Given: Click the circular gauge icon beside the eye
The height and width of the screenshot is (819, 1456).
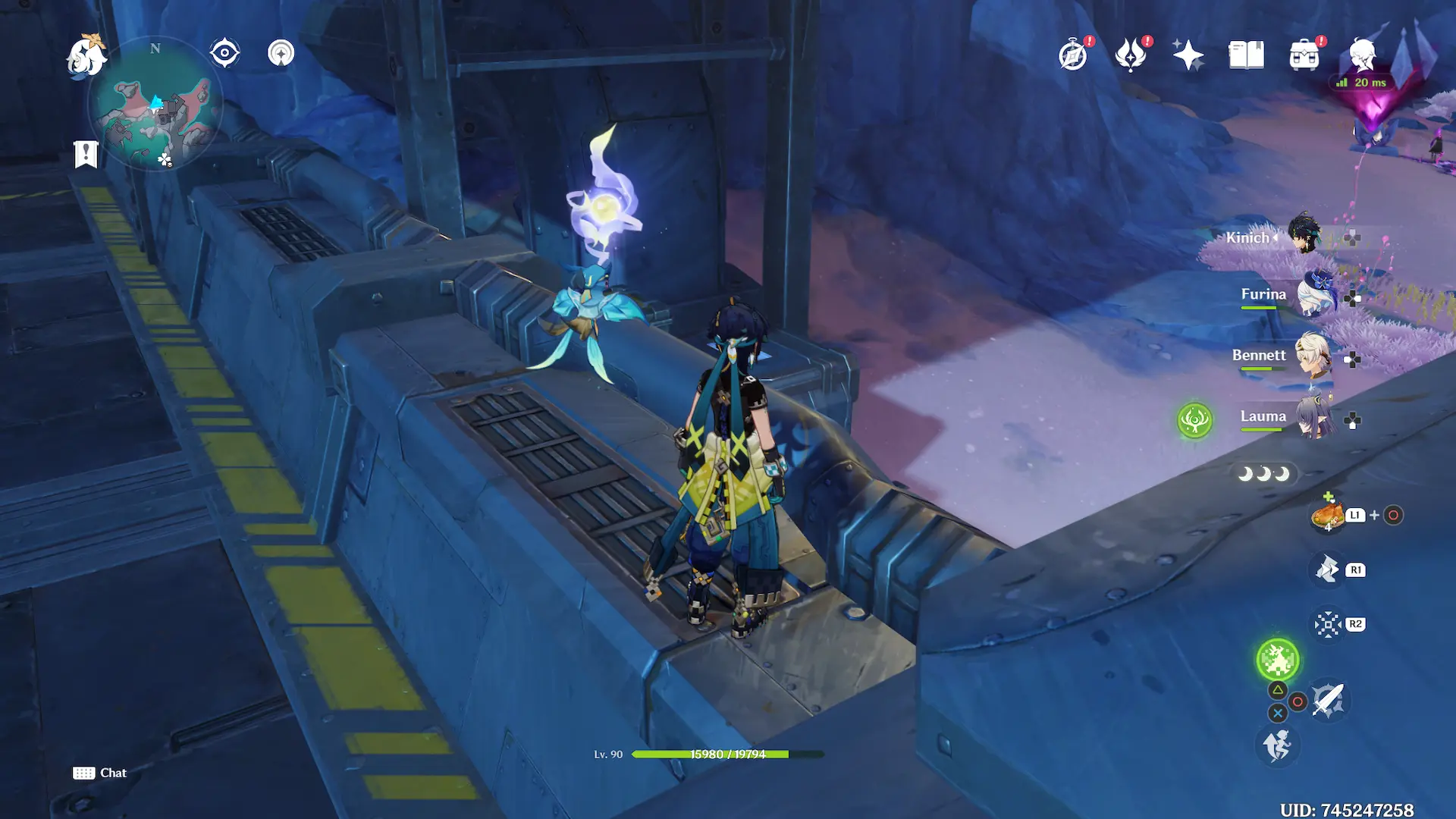Looking at the screenshot, I should click(281, 53).
